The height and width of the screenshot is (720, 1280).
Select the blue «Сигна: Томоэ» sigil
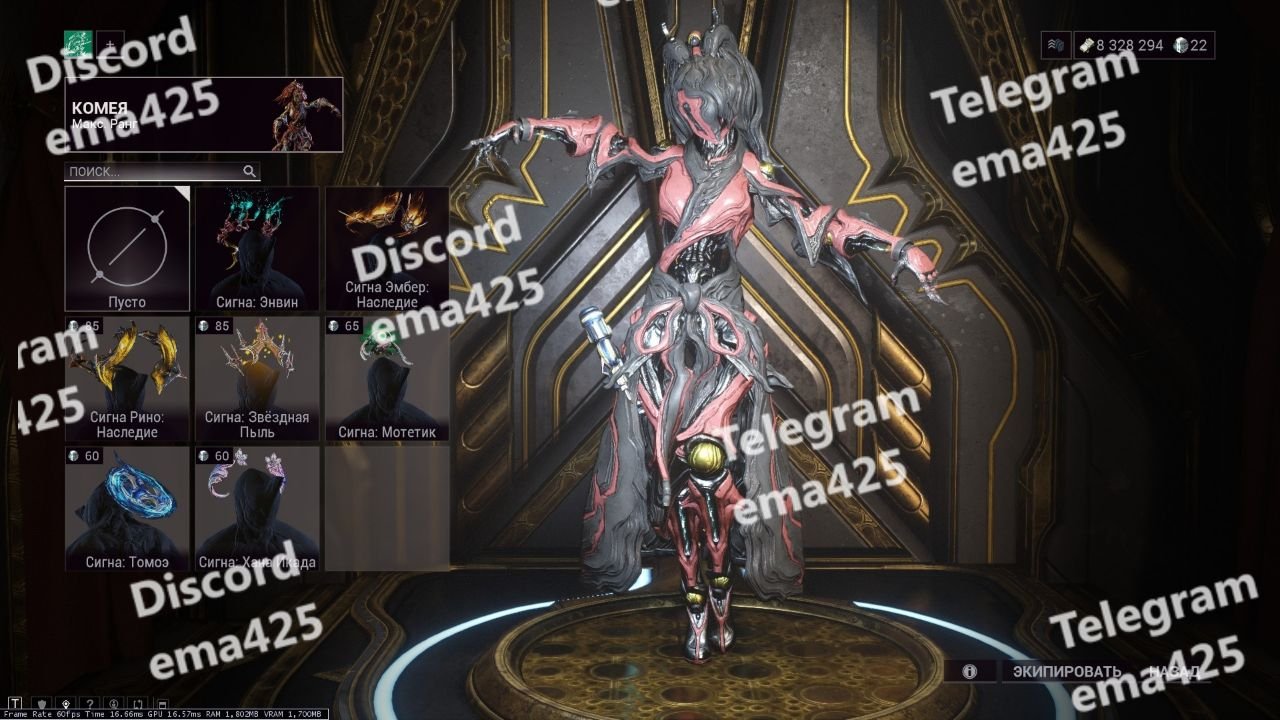point(127,508)
